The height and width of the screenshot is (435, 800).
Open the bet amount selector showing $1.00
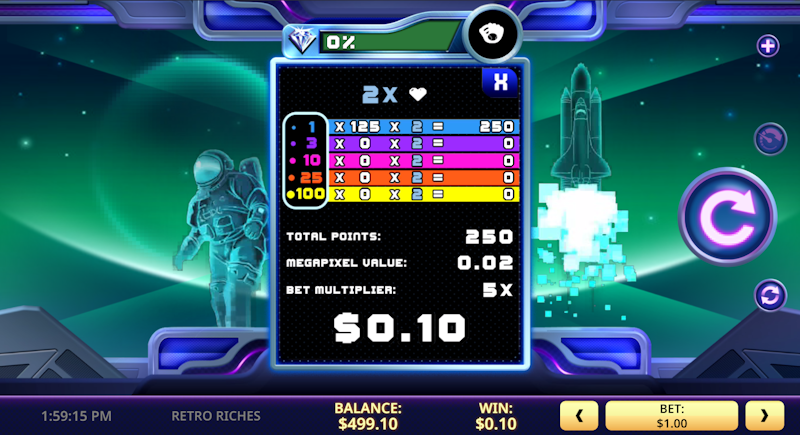click(672, 415)
